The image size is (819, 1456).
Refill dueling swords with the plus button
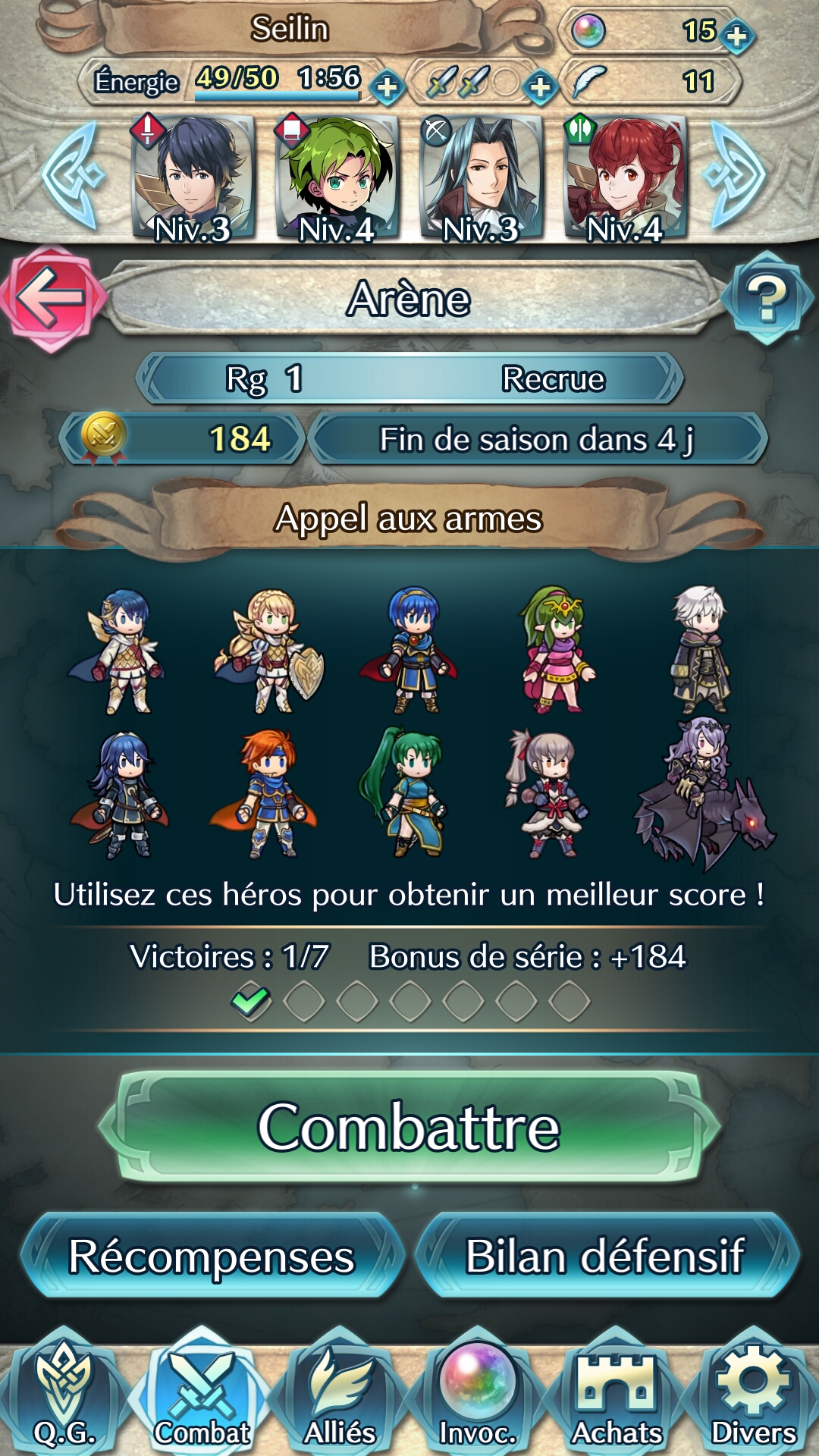pyautogui.click(x=540, y=87)
